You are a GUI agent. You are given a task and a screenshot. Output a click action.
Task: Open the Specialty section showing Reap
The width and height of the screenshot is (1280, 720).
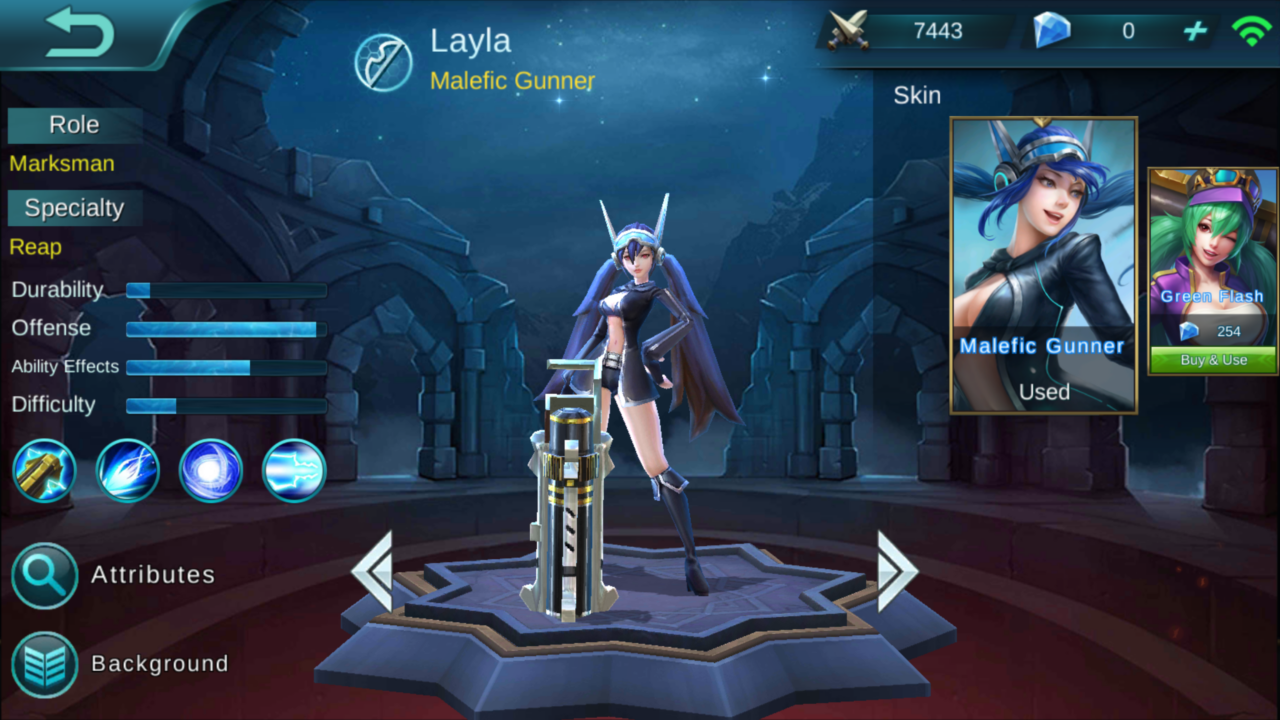(73, 207)
